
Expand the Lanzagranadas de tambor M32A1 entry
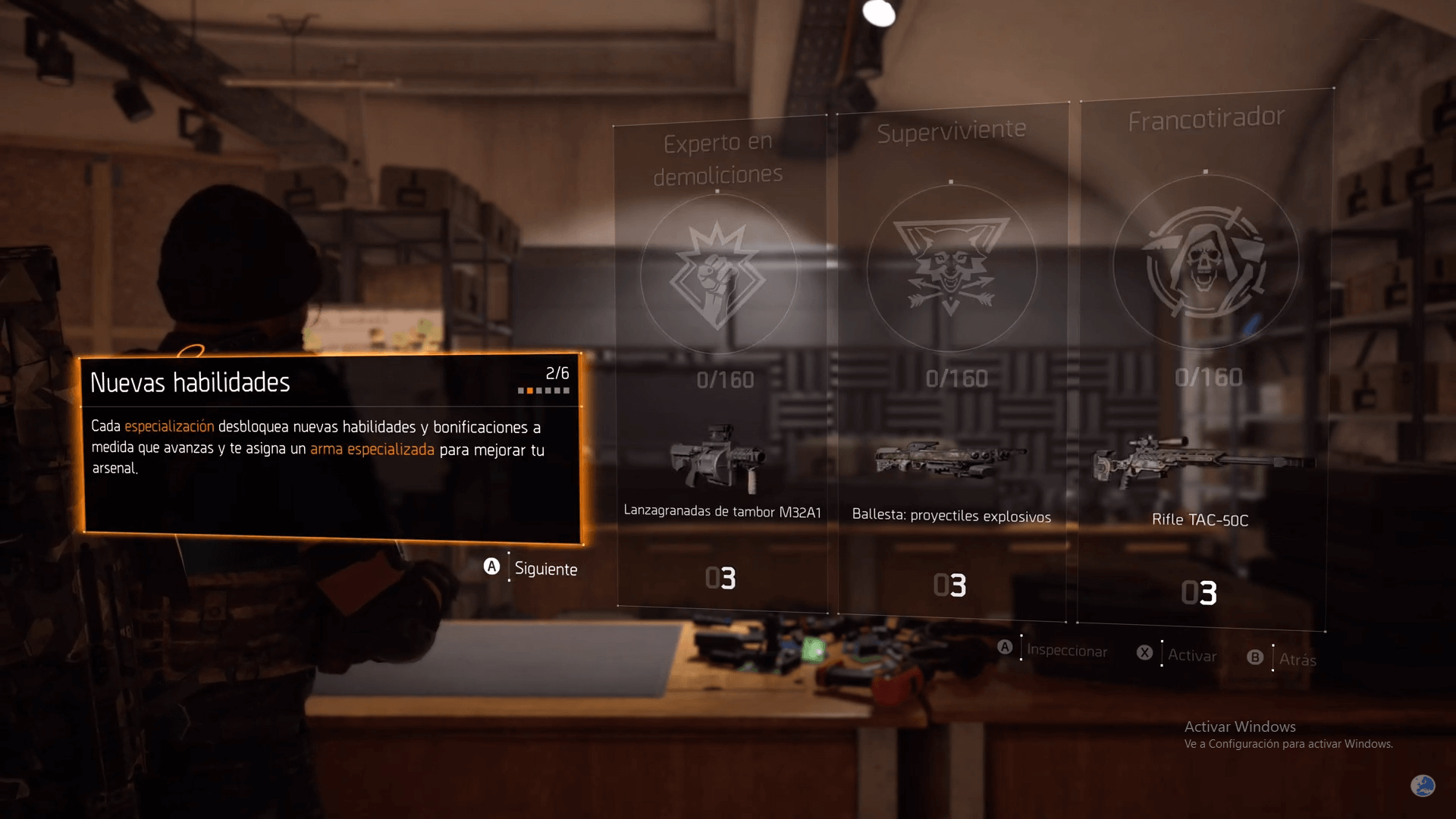722,511
